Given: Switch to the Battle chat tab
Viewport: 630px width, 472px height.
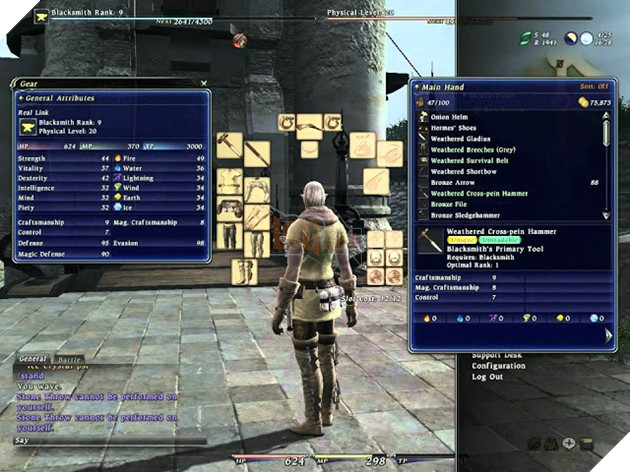Looking at the screenshot, I should 71,357.
